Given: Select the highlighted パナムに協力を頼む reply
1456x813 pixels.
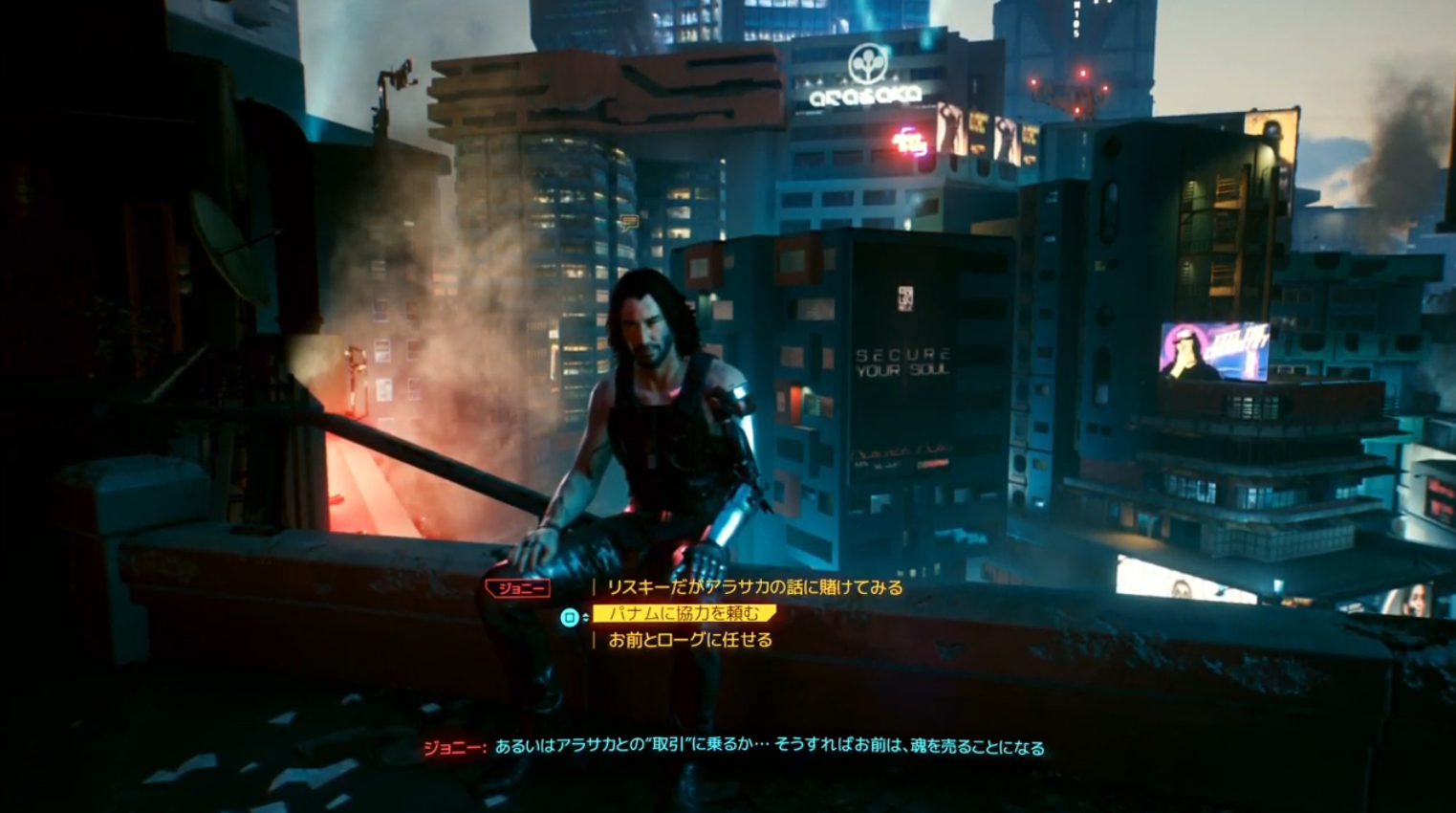Looking at the screenshot, I should click(x=684, y=614).
